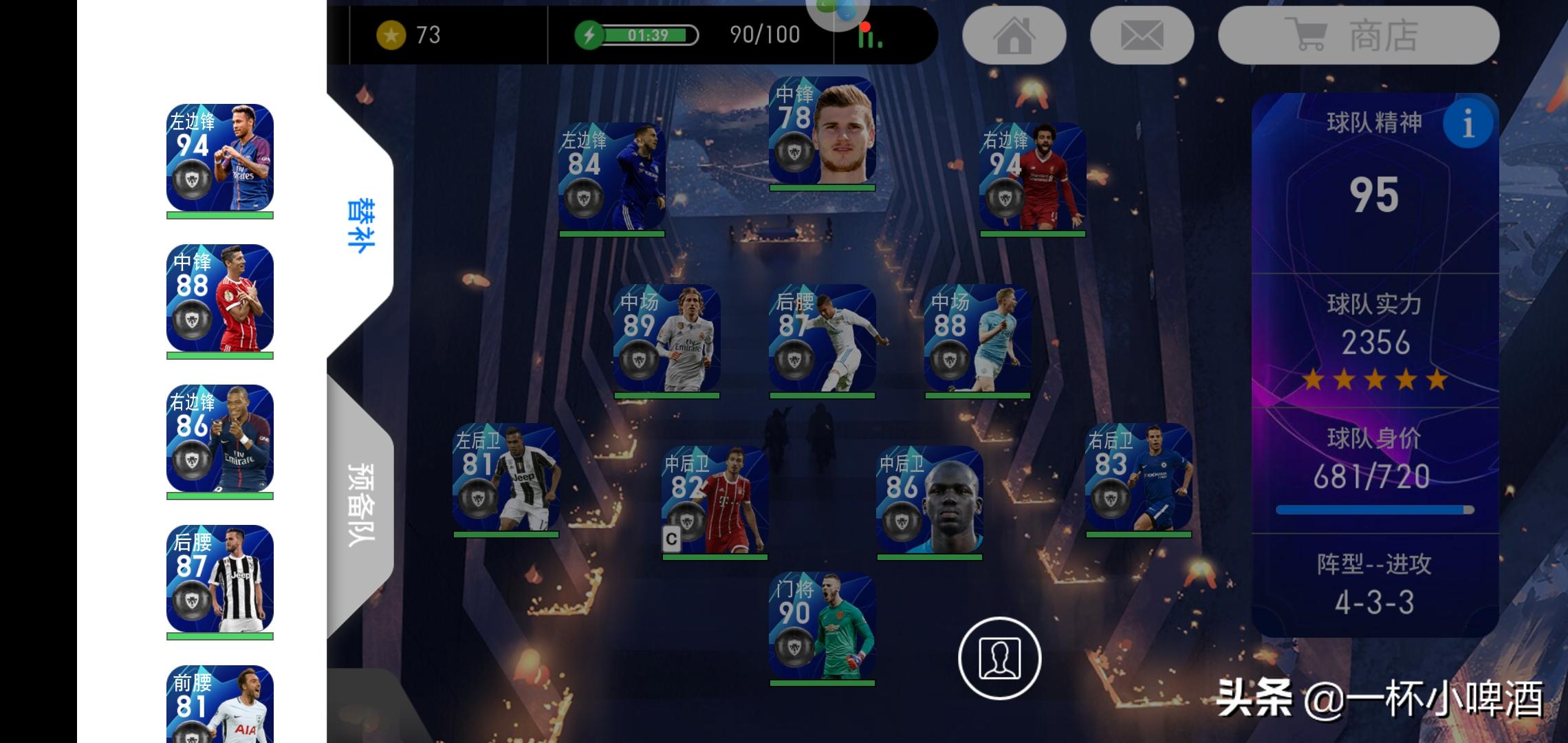Open the player profile icon button
The height and width of the screenshot is (743, 1568).
click(x=999, y=658)
